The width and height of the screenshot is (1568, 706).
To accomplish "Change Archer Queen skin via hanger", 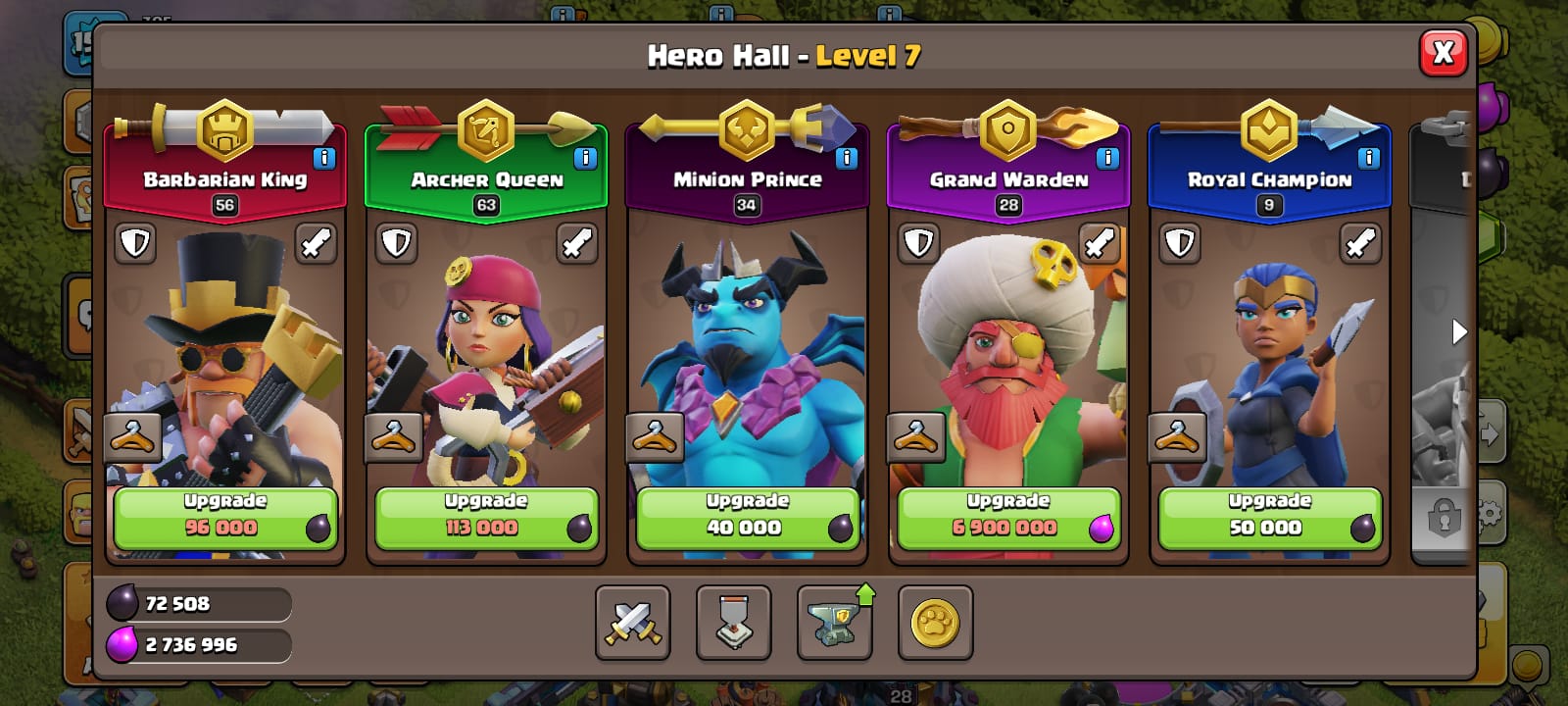I will tap(393, 437).
